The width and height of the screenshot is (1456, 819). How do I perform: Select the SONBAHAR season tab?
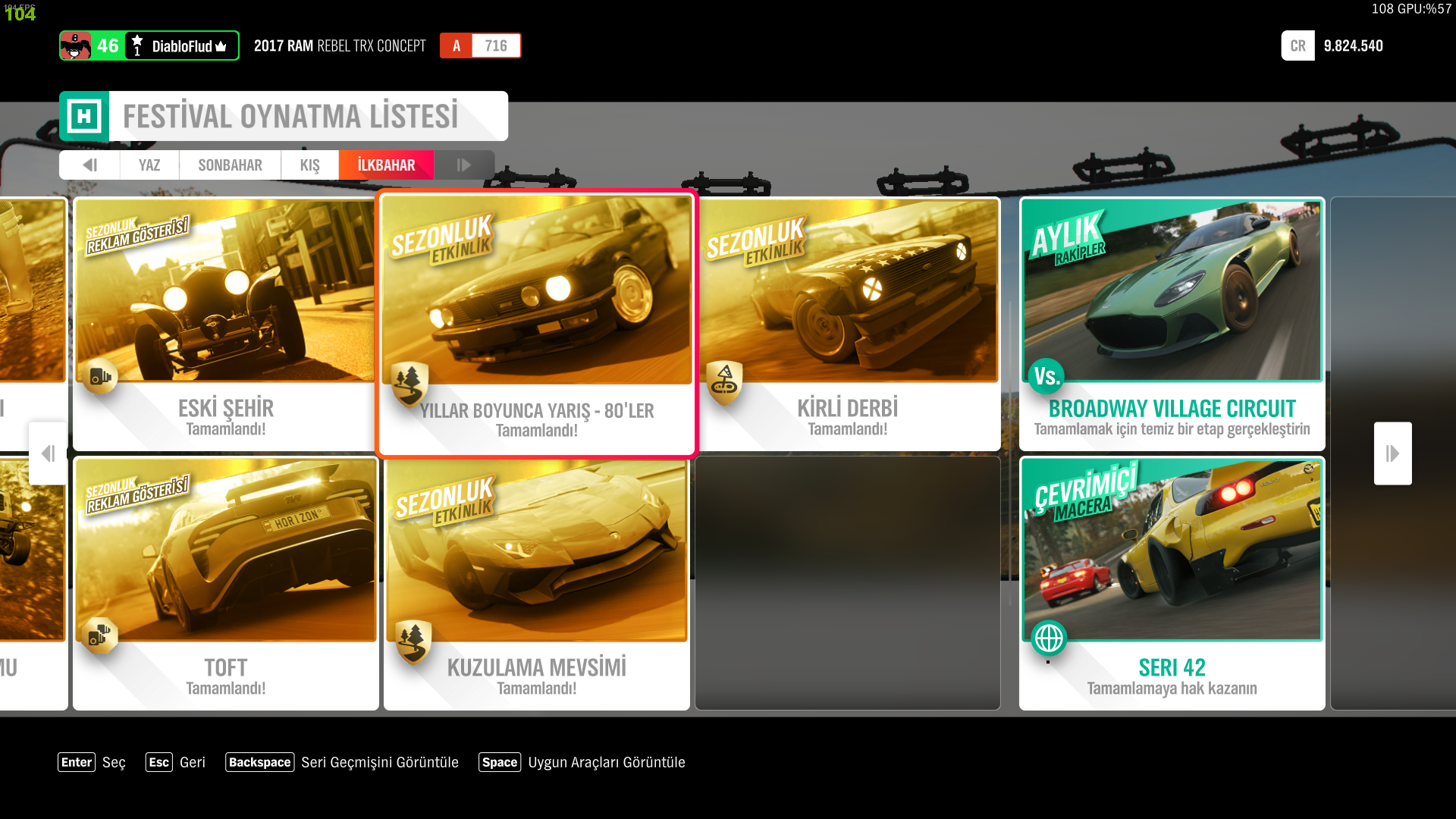coord(230,165)
